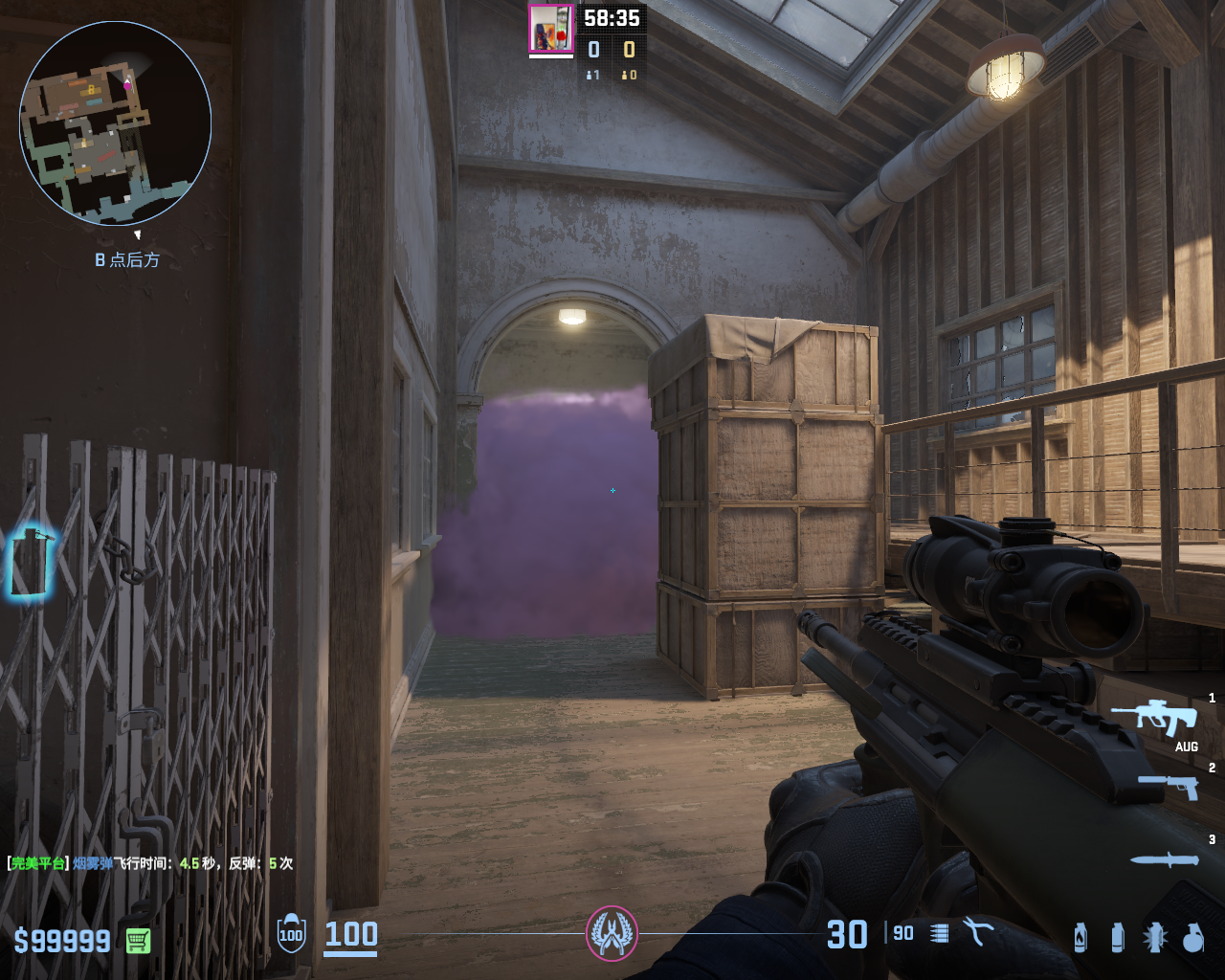
Task: Click the armor shield icon
Action: [x=291, y=934]
